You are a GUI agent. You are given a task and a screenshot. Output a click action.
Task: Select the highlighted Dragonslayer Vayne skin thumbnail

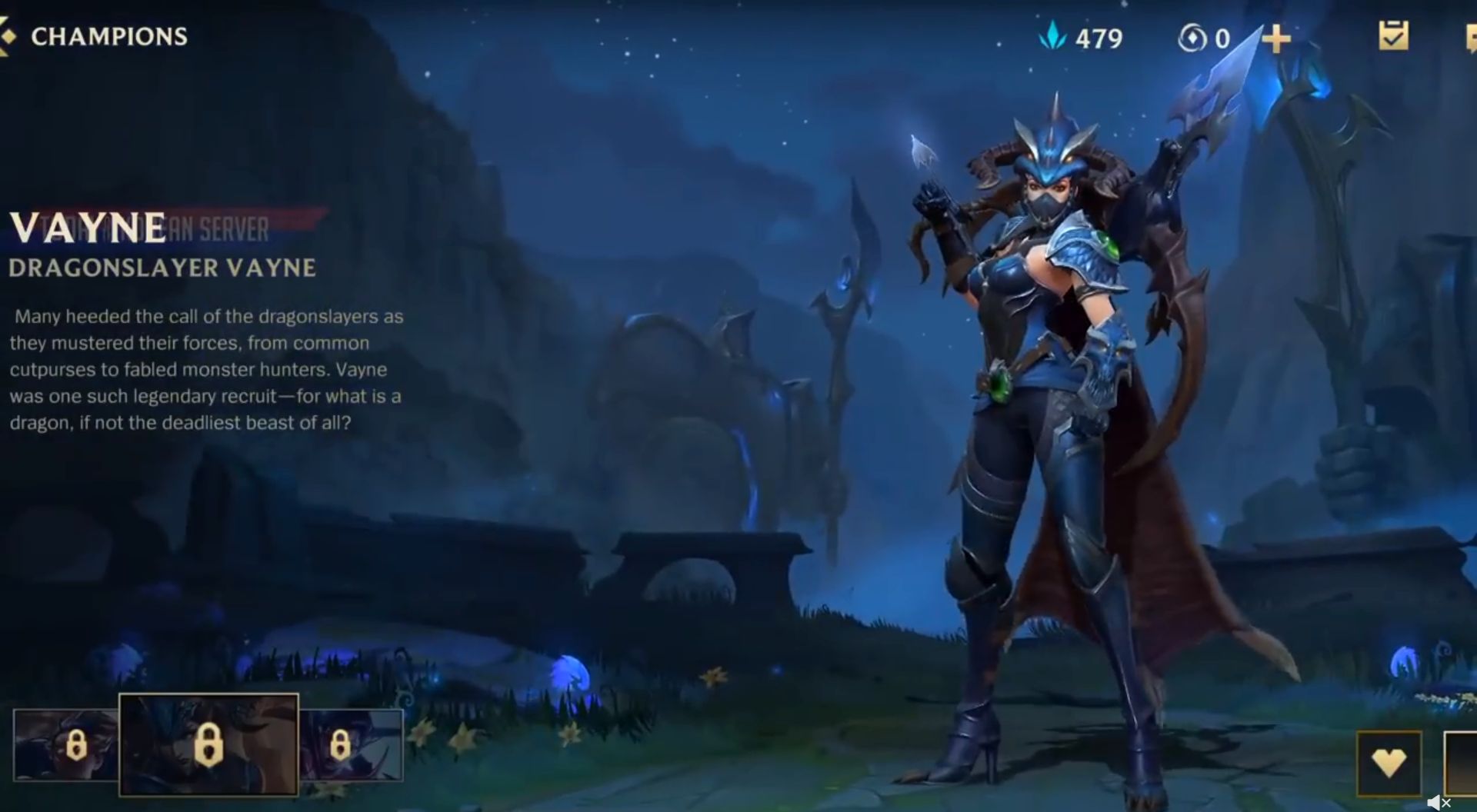[208, 744]
